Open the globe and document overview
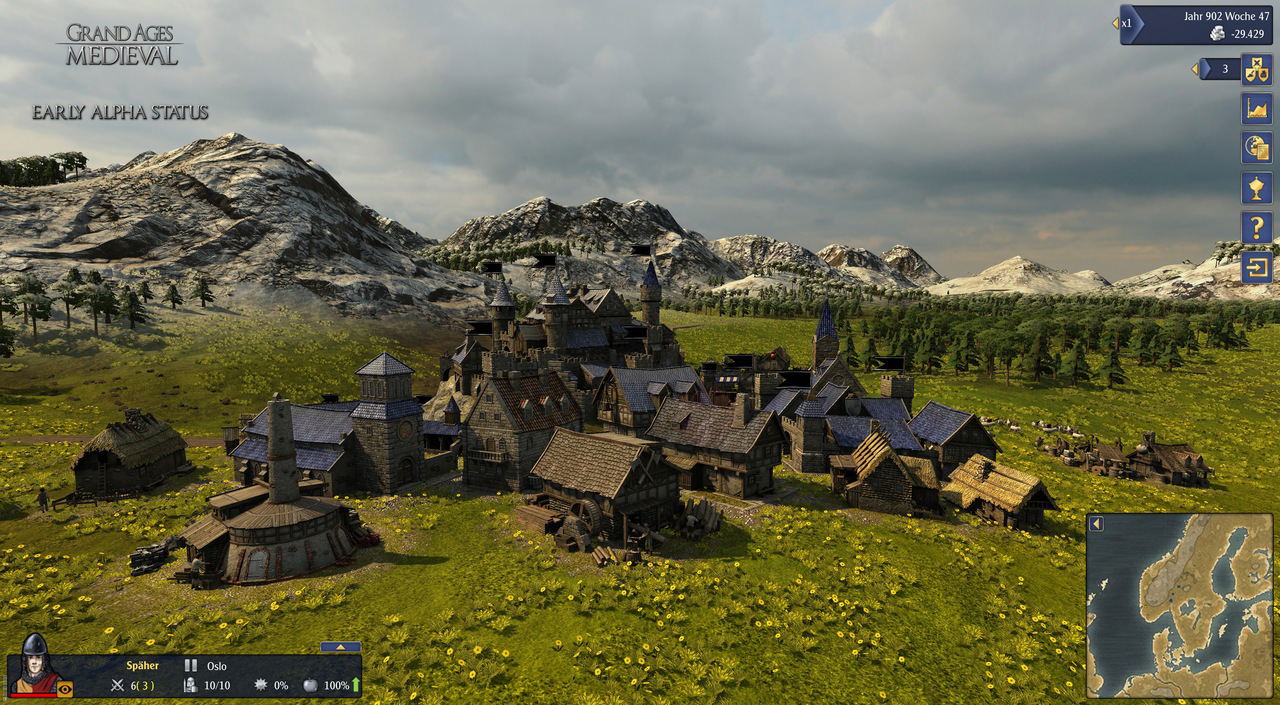 (1256, 147)
